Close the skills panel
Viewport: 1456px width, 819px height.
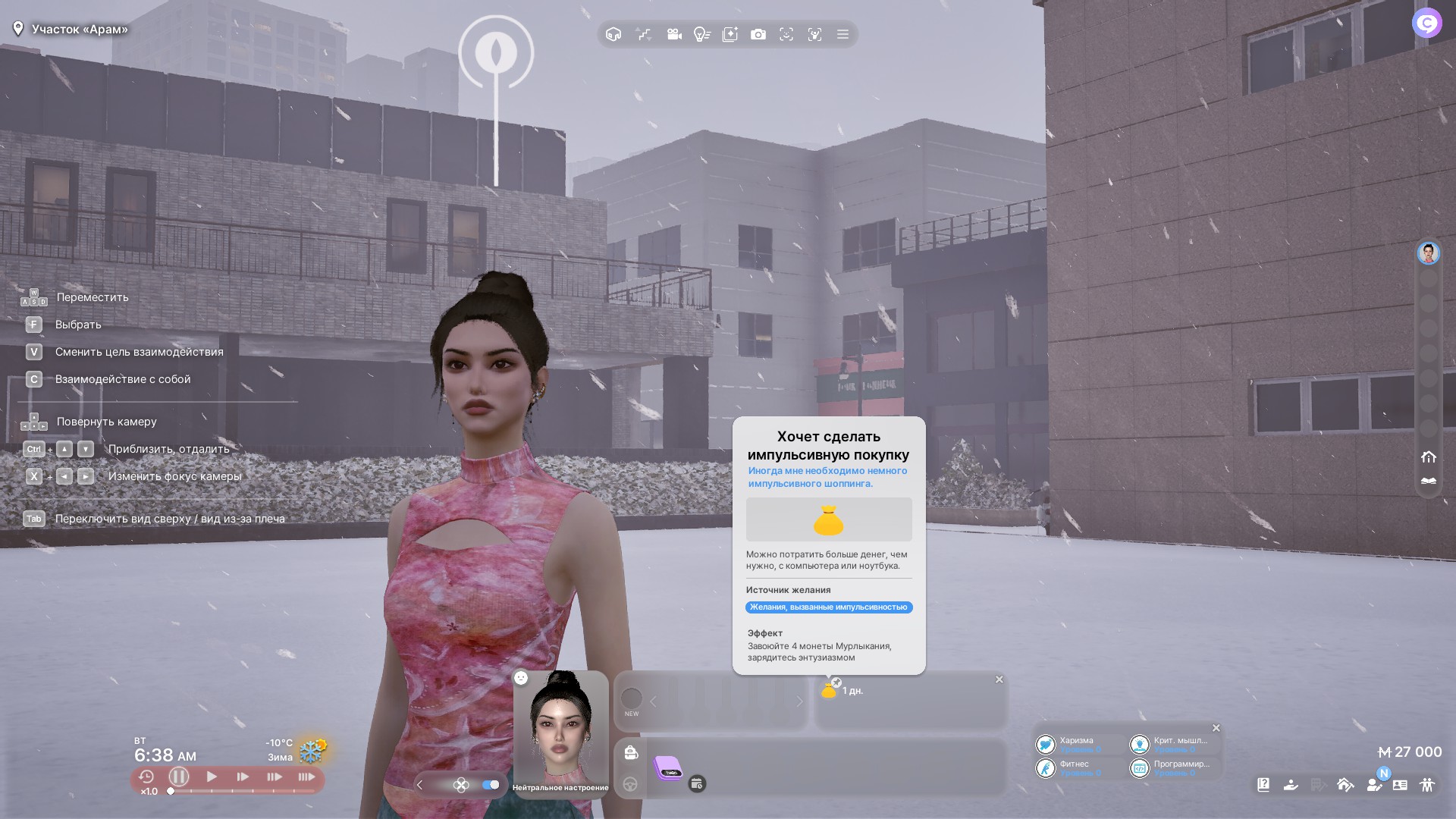[x=1216, y=728]
